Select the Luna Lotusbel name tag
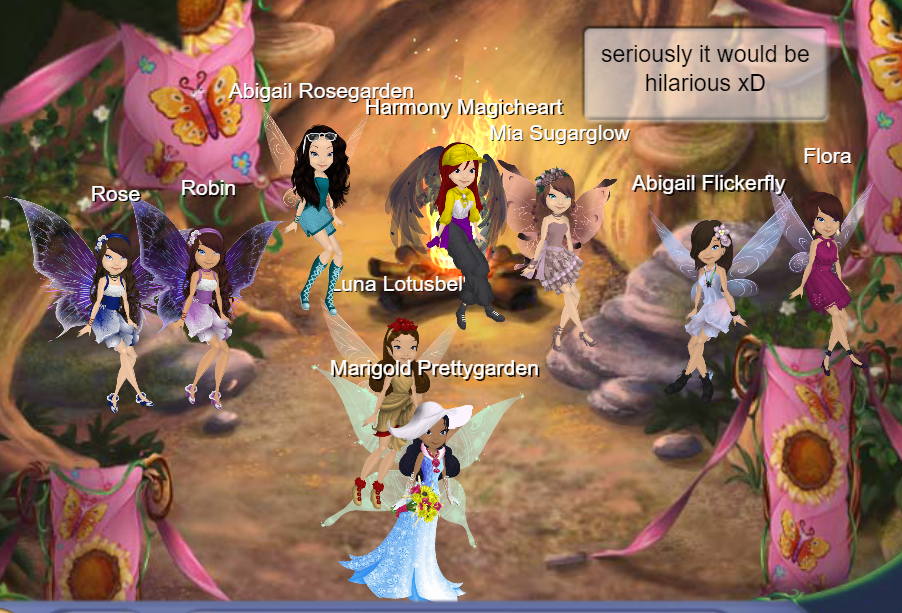This screenshot has width=902, height=613. 398,285
